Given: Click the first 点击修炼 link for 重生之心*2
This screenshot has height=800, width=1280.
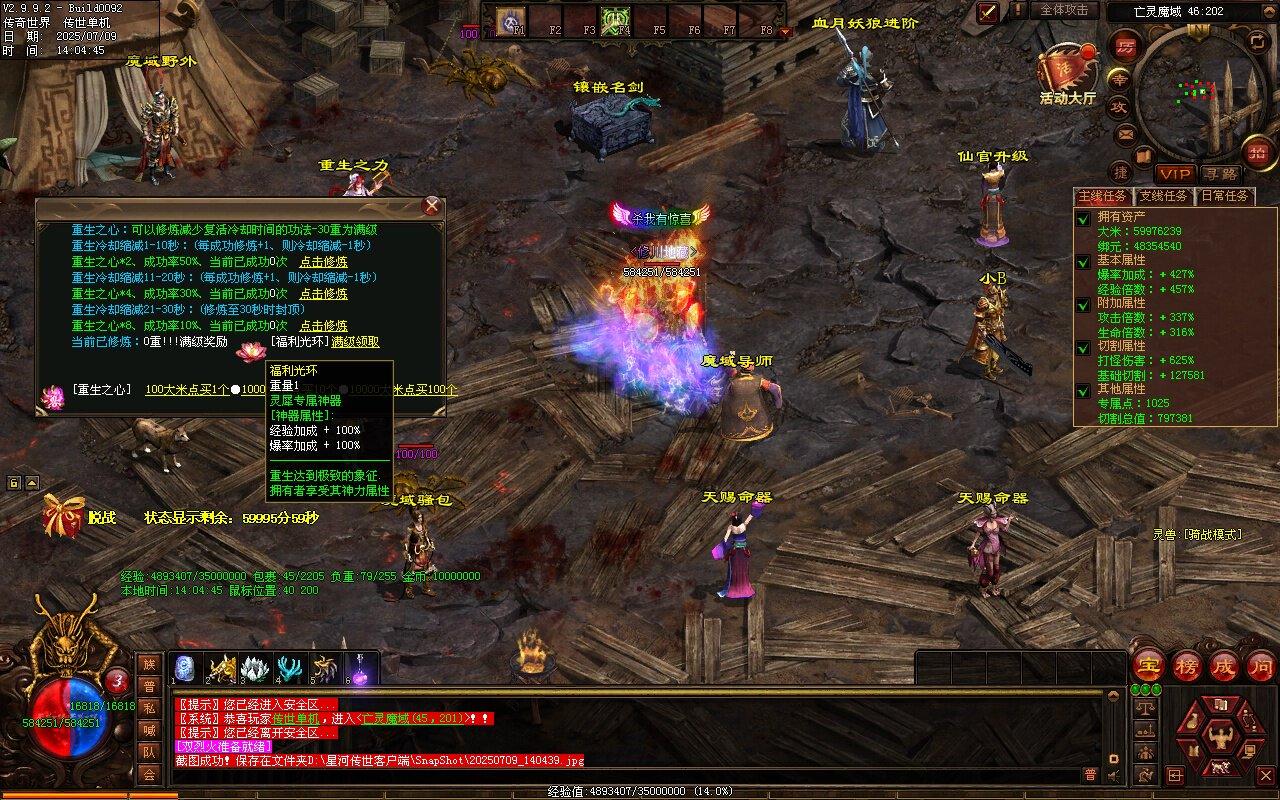Looking at the screenshot, I should coord(324,262).
